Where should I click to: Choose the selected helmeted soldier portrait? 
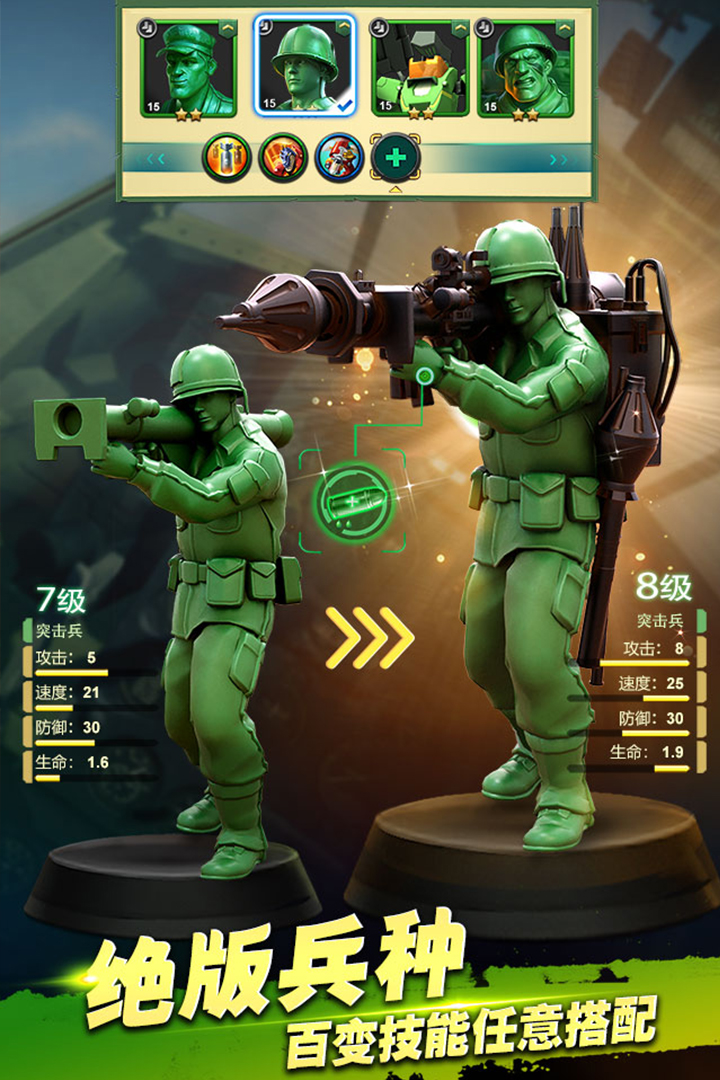coord(304,67)
